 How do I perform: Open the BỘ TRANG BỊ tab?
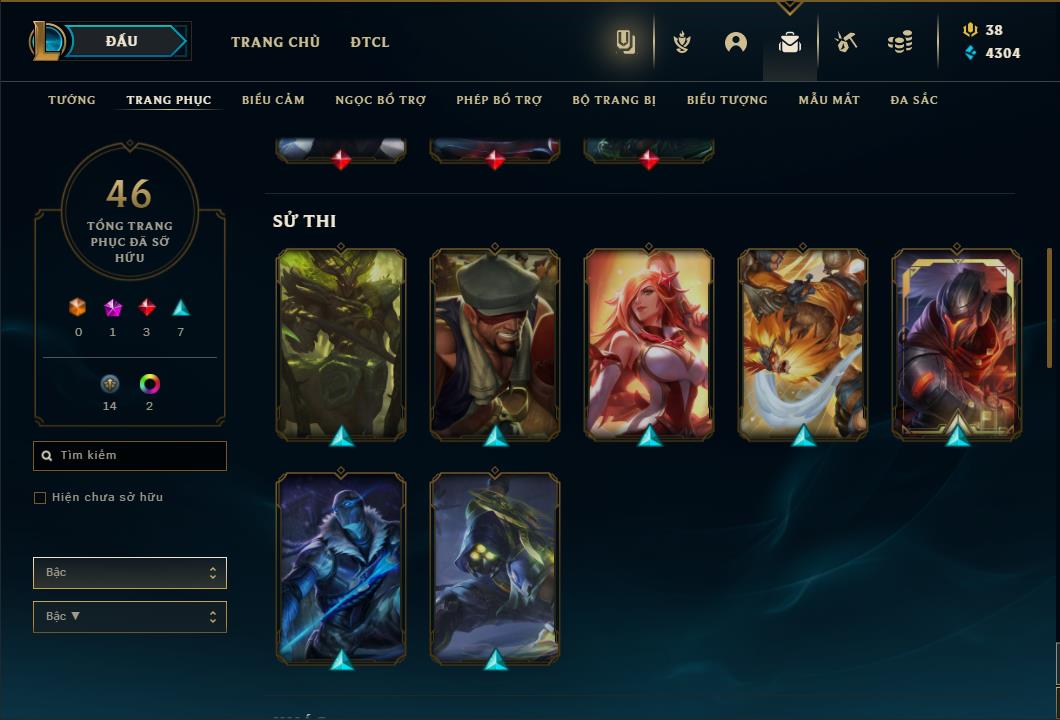pyautogui.click(x=614, y=100)
